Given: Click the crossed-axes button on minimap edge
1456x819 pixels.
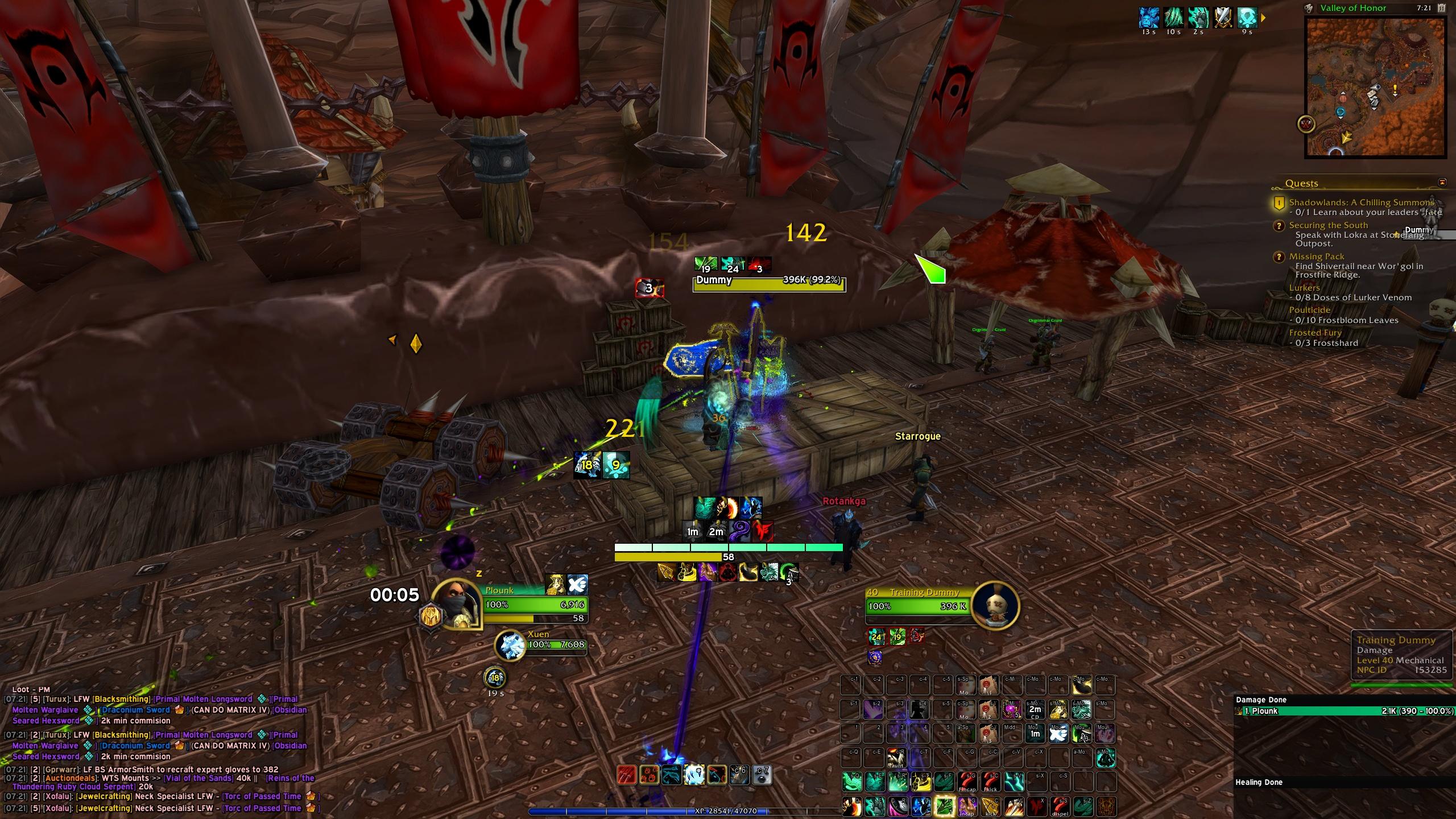Looking at the screenshot, I should [1306, 123].
